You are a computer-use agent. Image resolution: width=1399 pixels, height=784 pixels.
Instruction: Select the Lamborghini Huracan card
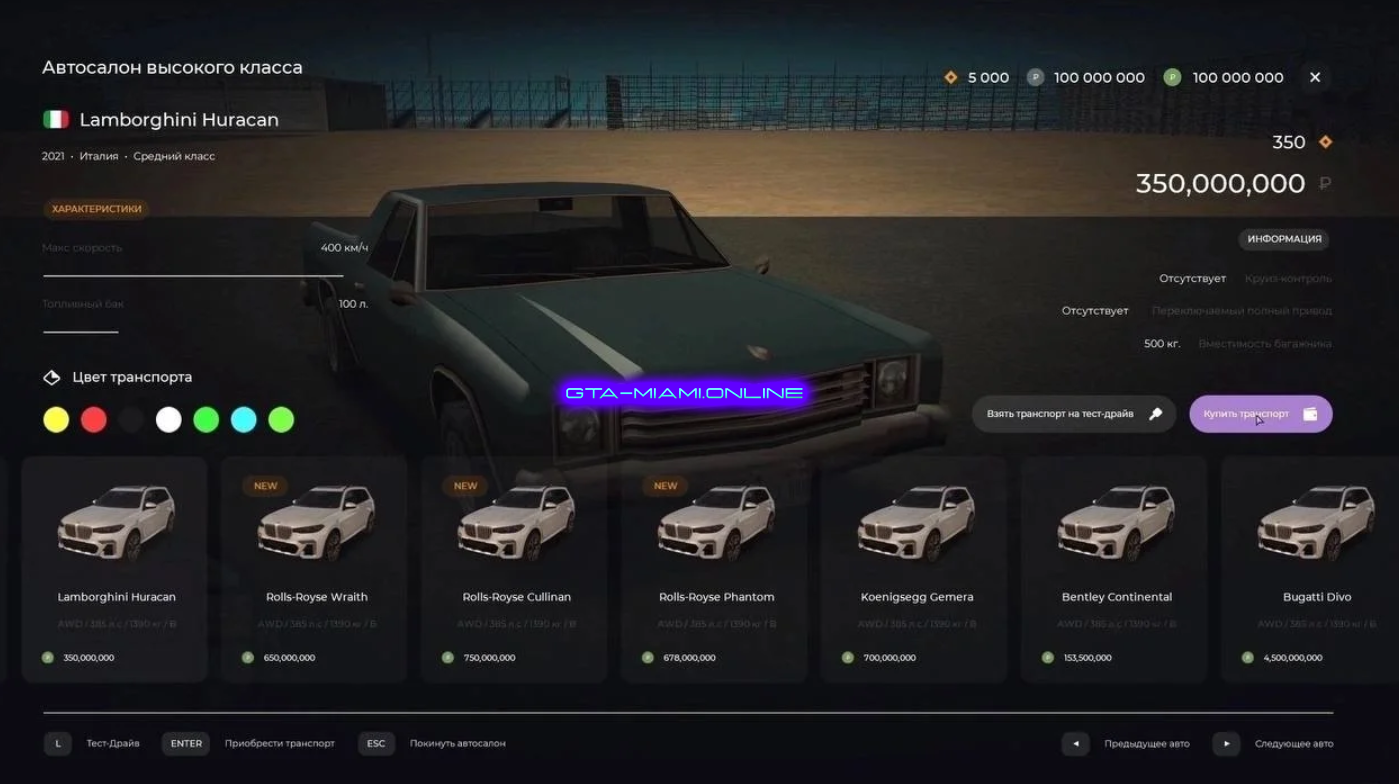pyautogui.click(x=115, y=570)
